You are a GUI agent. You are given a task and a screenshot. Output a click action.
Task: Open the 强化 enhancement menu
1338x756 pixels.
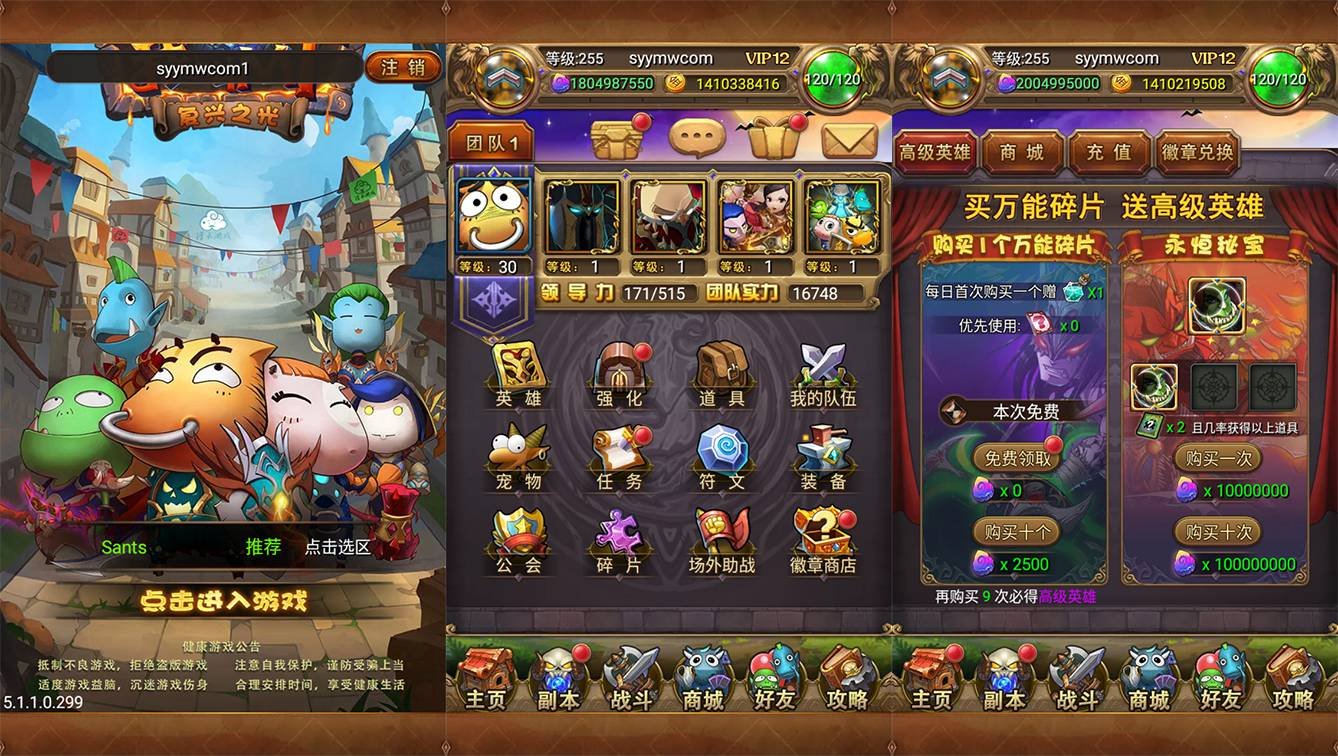point(620,375)
